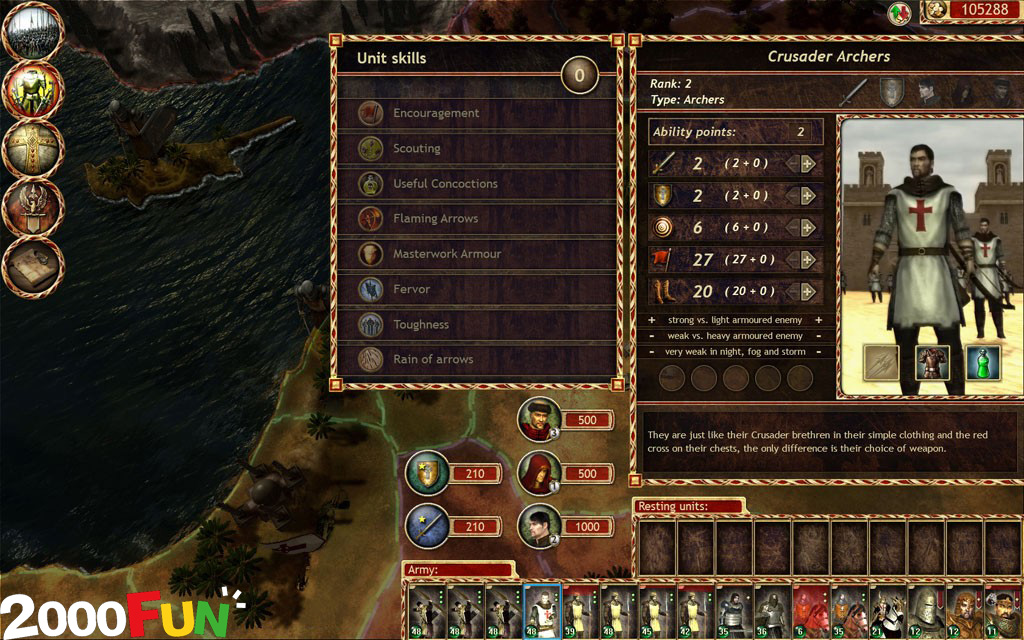Click the leather armour equipment slot

pos(932,363)
